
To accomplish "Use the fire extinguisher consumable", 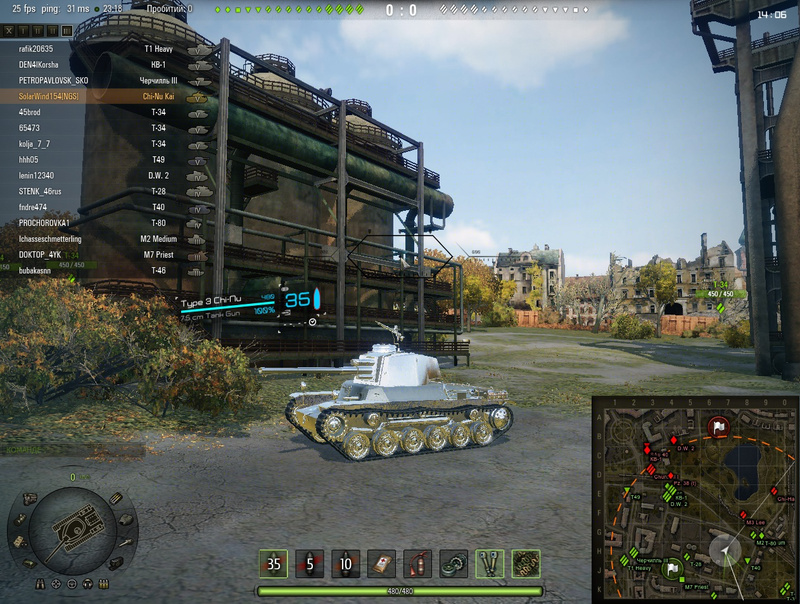I will pos(418,564).
